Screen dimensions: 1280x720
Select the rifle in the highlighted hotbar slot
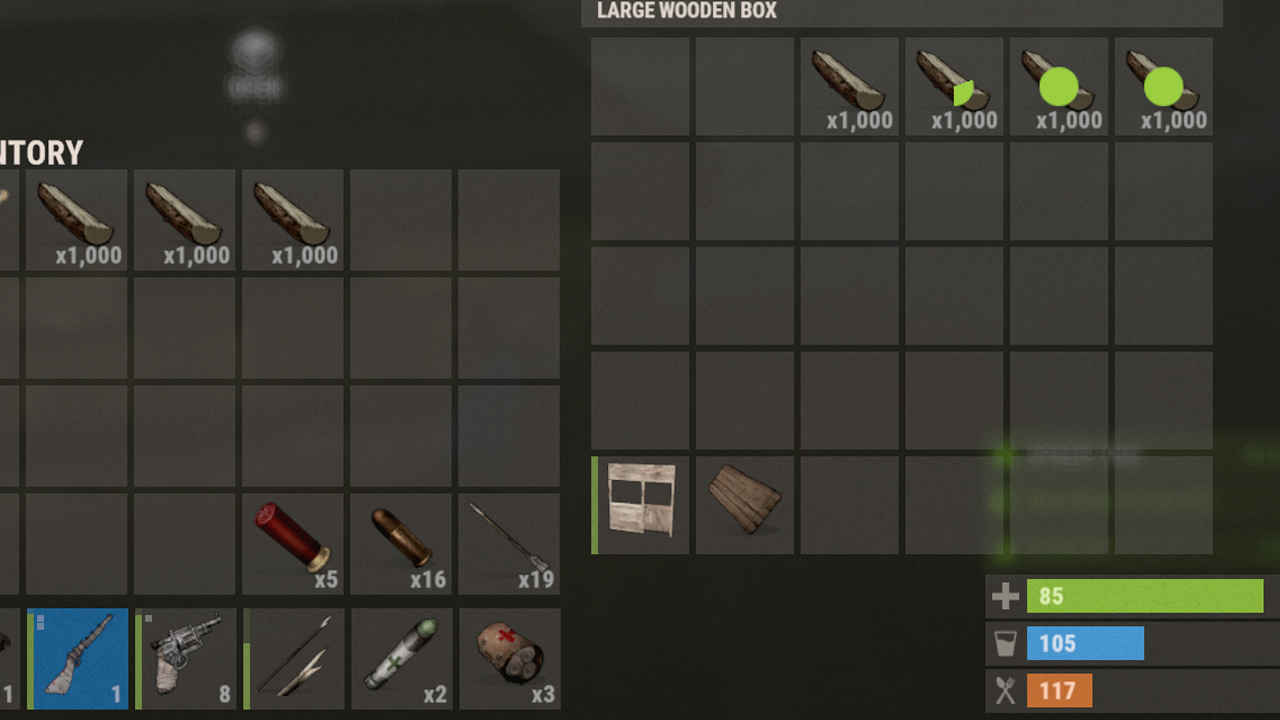click(78, 658)
